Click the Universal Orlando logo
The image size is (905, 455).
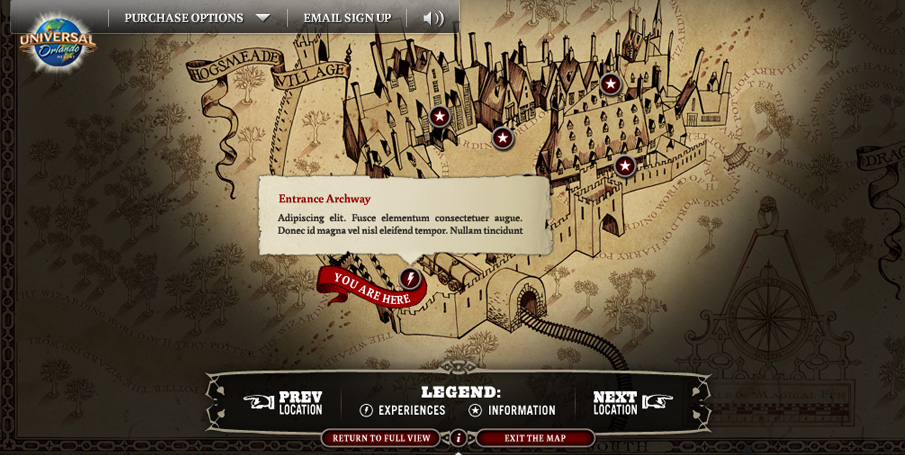coord(57,43)
